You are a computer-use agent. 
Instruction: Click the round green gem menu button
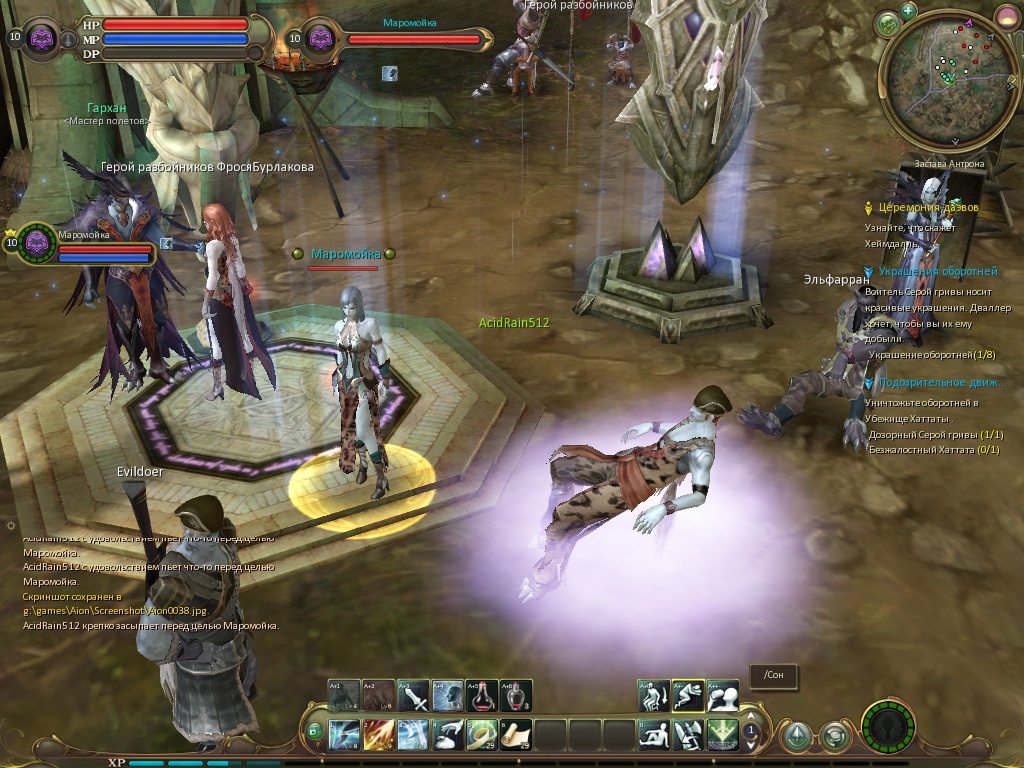click(796, 737)
